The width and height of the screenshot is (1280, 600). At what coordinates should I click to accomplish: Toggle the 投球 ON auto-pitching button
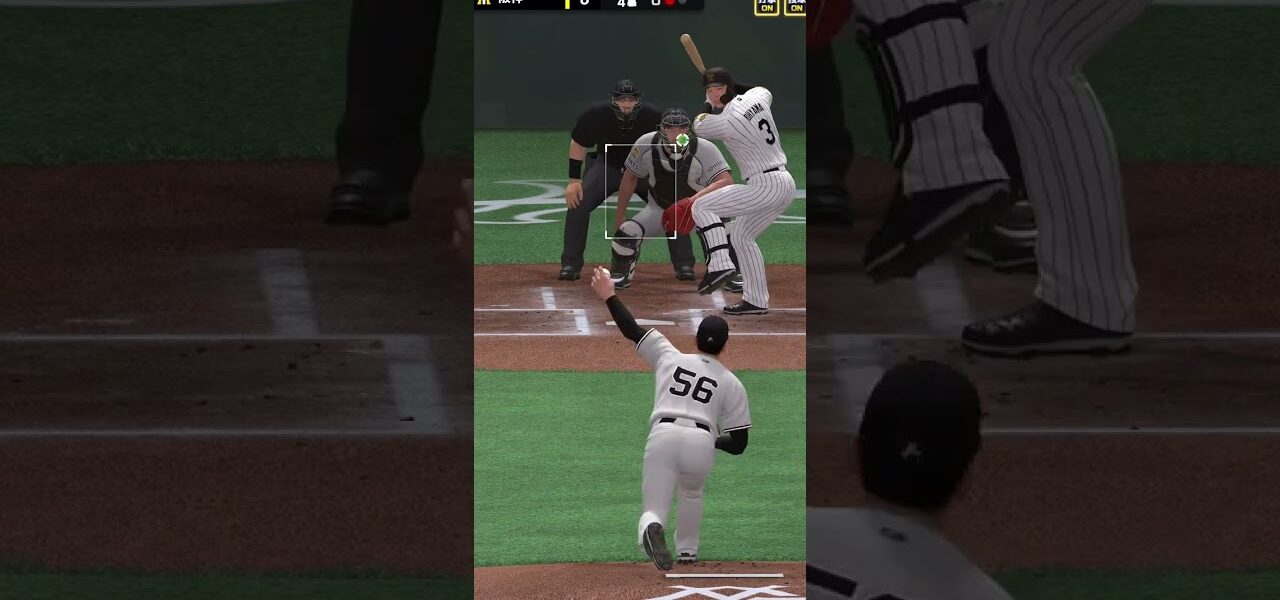coord(795,6)
